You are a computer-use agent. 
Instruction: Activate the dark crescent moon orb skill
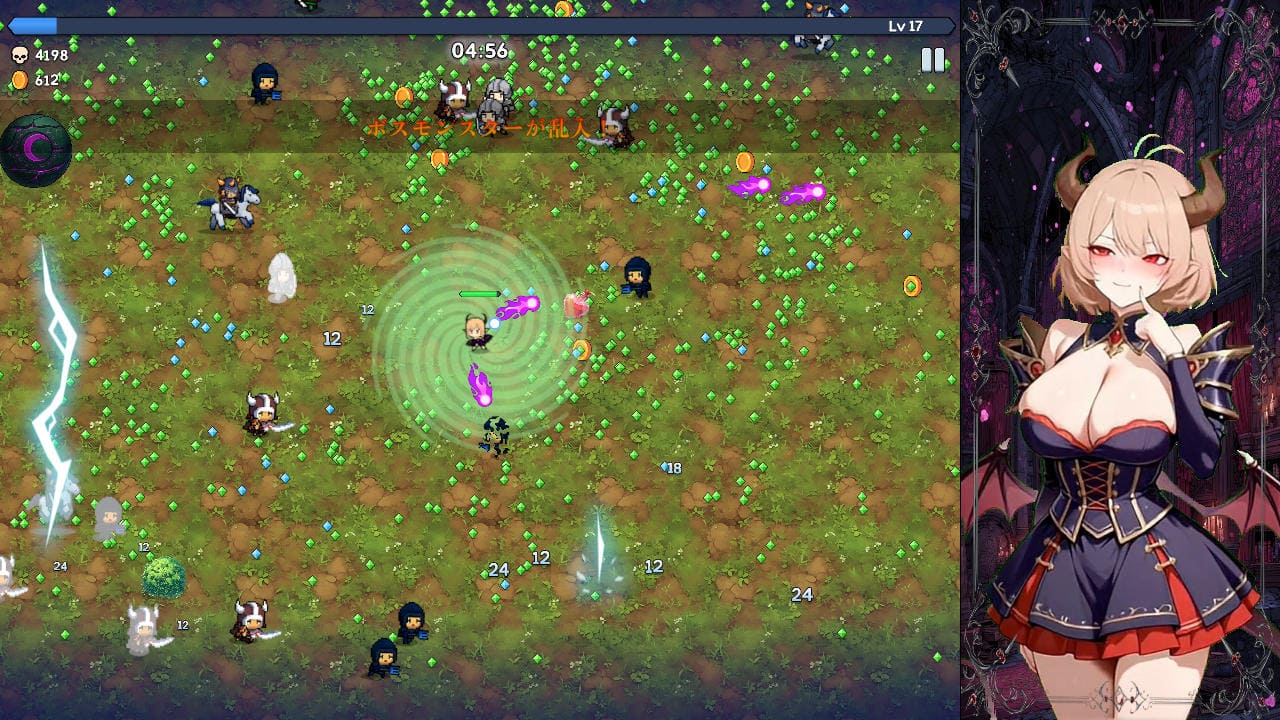36,150
